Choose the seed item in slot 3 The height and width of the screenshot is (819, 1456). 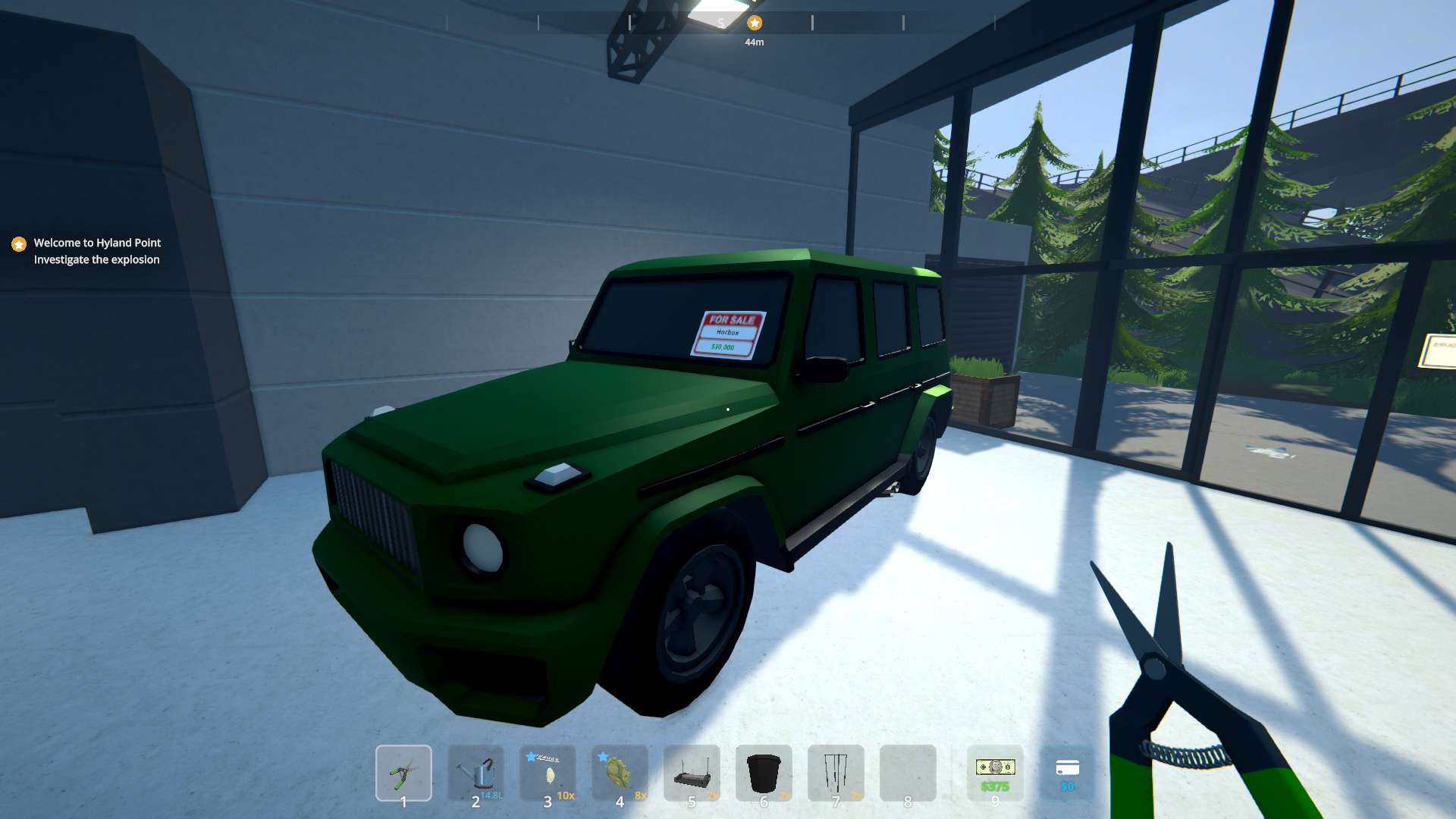click(548, 773)
